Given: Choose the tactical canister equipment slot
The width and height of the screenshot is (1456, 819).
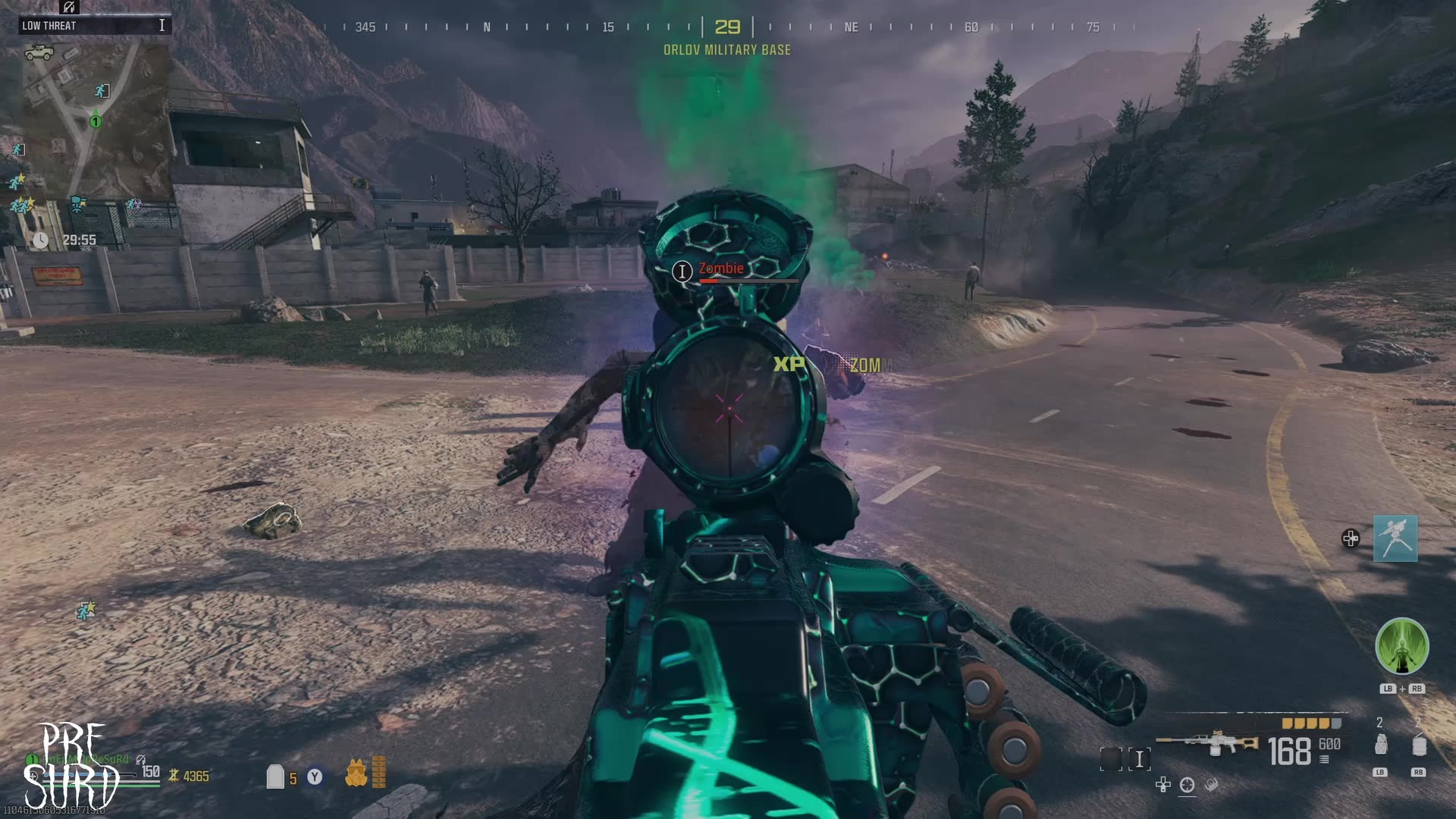Looking at the screenshot, I should pyautogui.click(x=1418, y=745).
